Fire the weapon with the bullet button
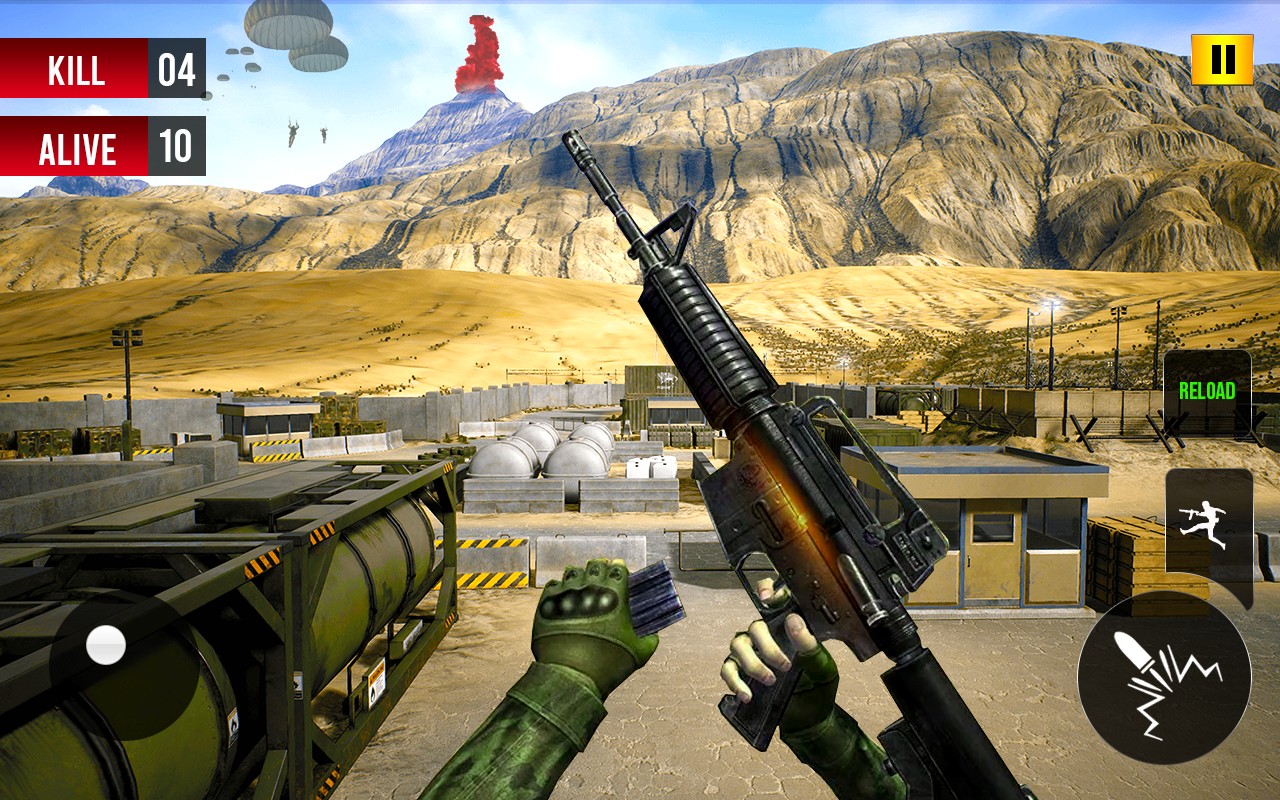Image resolution: width=1280 pixels, height=800 pixels. click(x=1164, y=678)
